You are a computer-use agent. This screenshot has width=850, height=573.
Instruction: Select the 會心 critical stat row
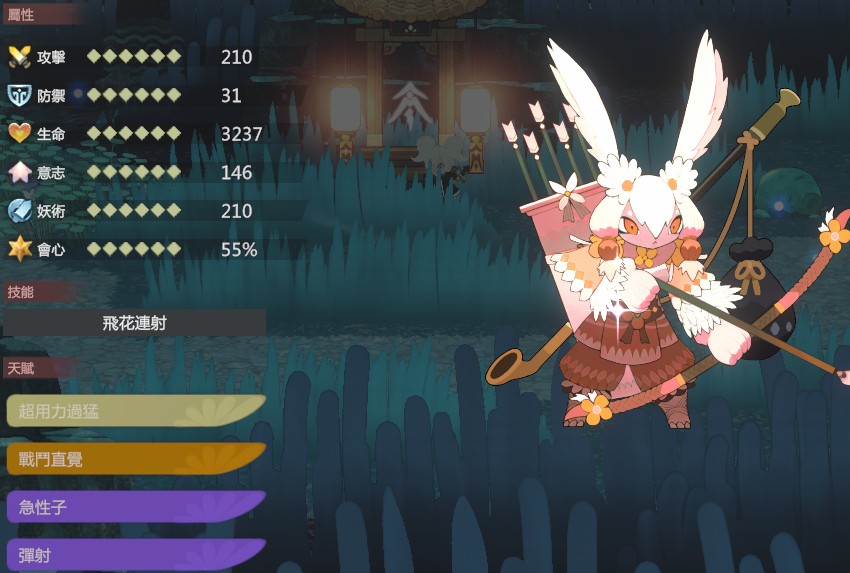[135, 249]
